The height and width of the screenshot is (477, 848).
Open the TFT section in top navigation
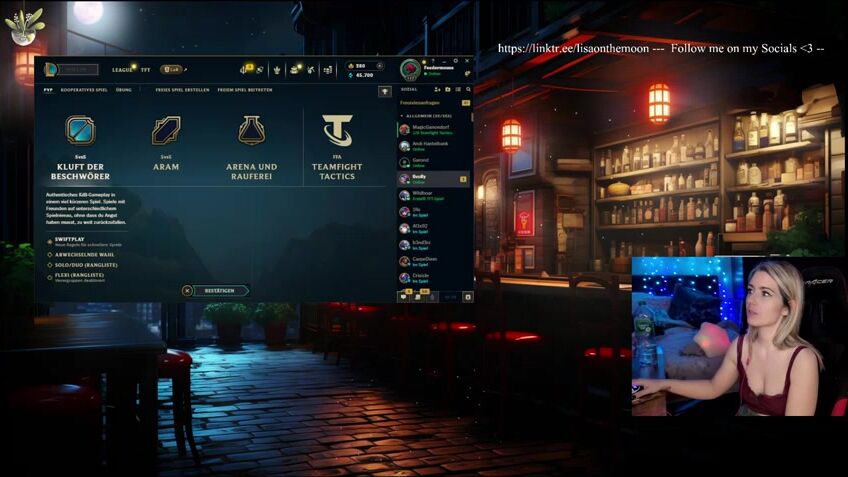coord(146,70)
